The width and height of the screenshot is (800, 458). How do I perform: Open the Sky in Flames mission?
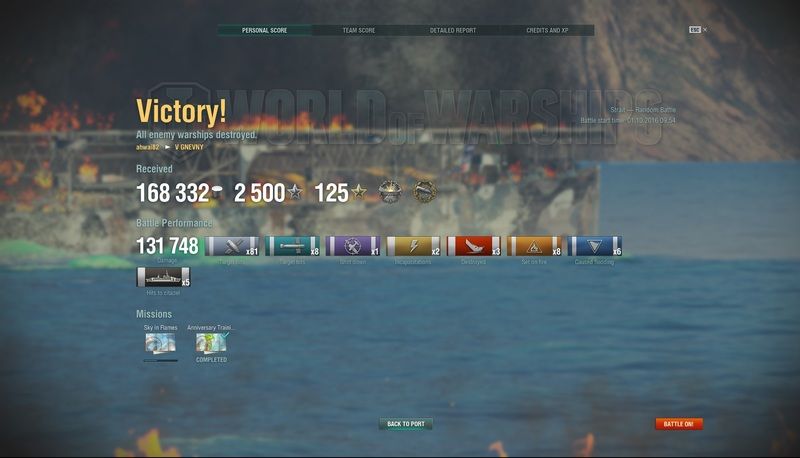coord(160,343)
